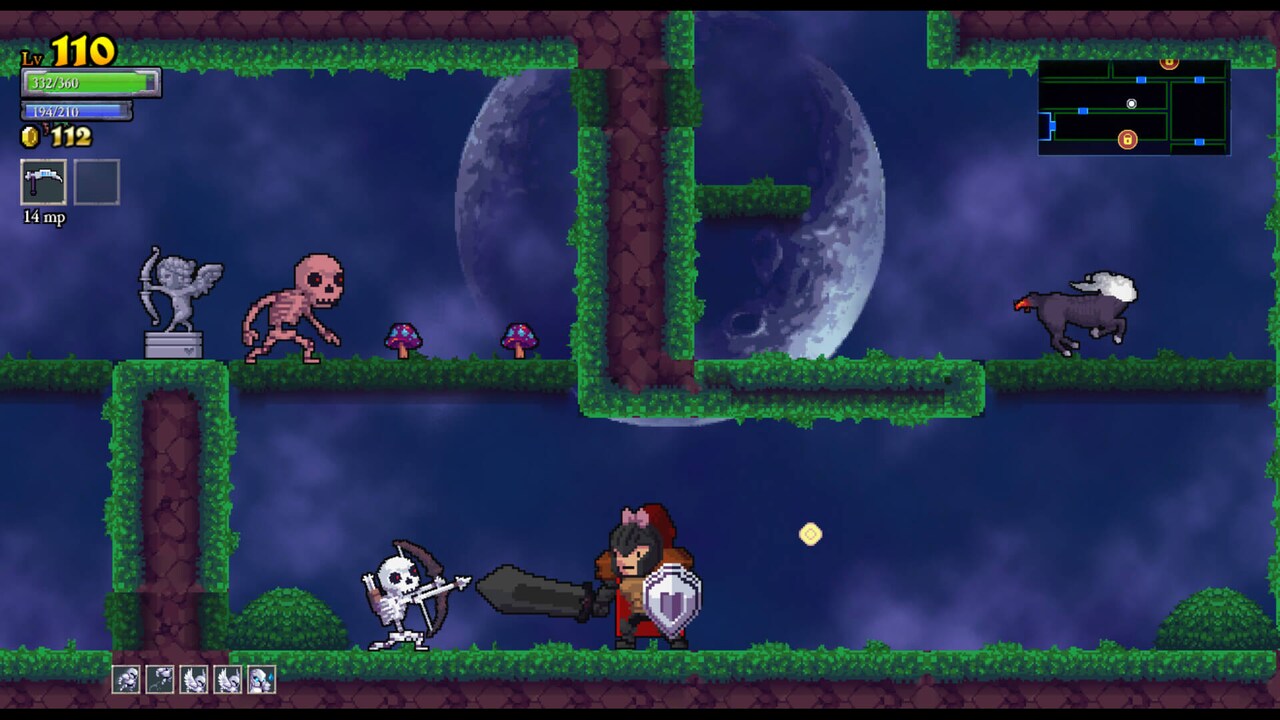The width and height of the screenshot is (1280, 720).
Task: Click the rightmost blue marker on the minimap
Action: [1199, 79]
